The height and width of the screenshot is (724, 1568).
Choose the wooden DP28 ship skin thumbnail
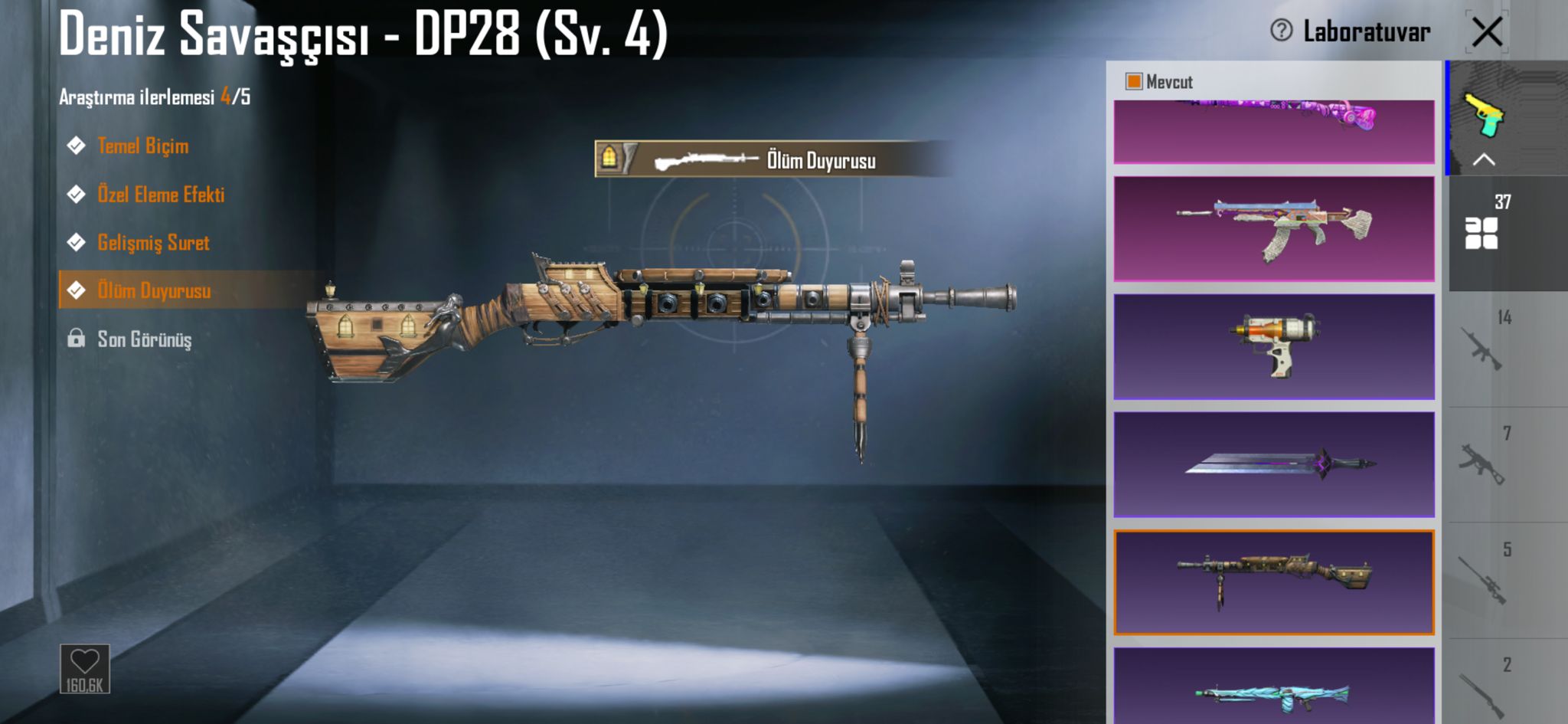coord(1274,582)
